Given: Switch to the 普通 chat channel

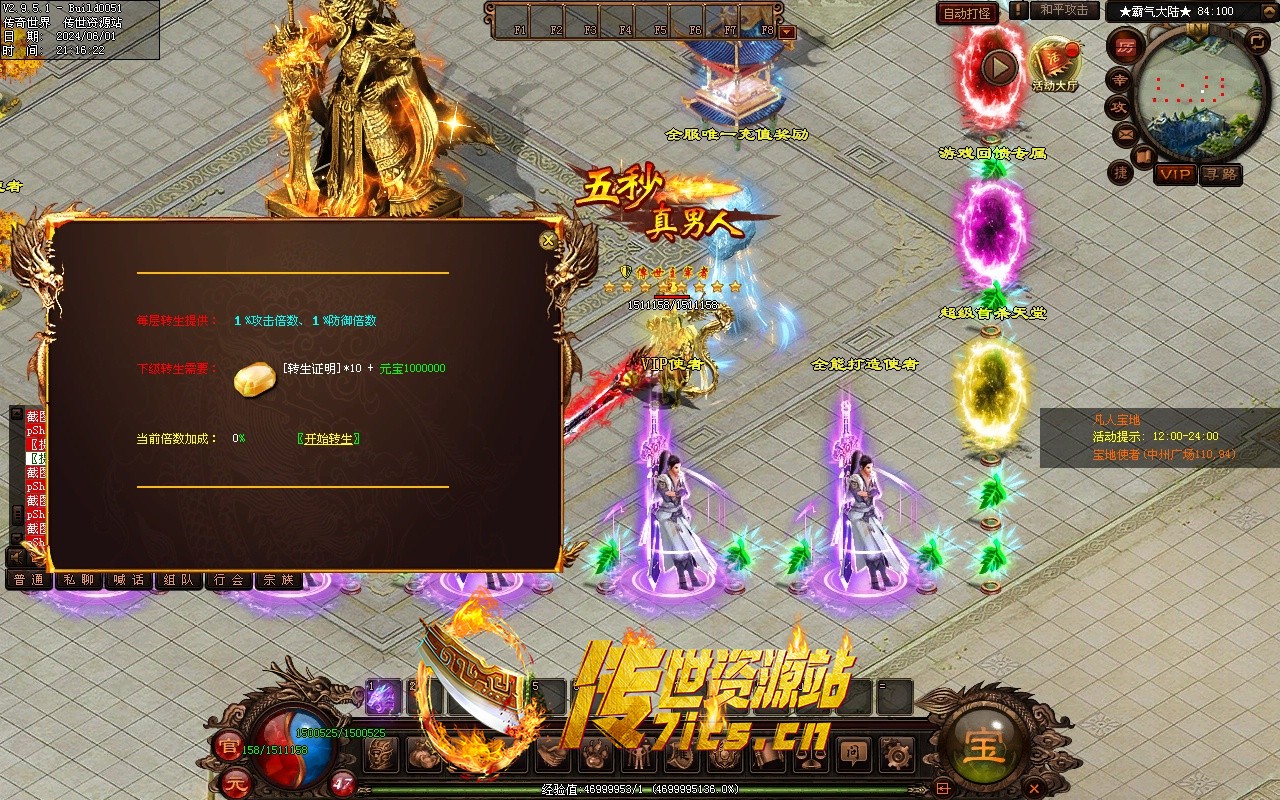Looking at the screenshot, I should pos(29,580).
